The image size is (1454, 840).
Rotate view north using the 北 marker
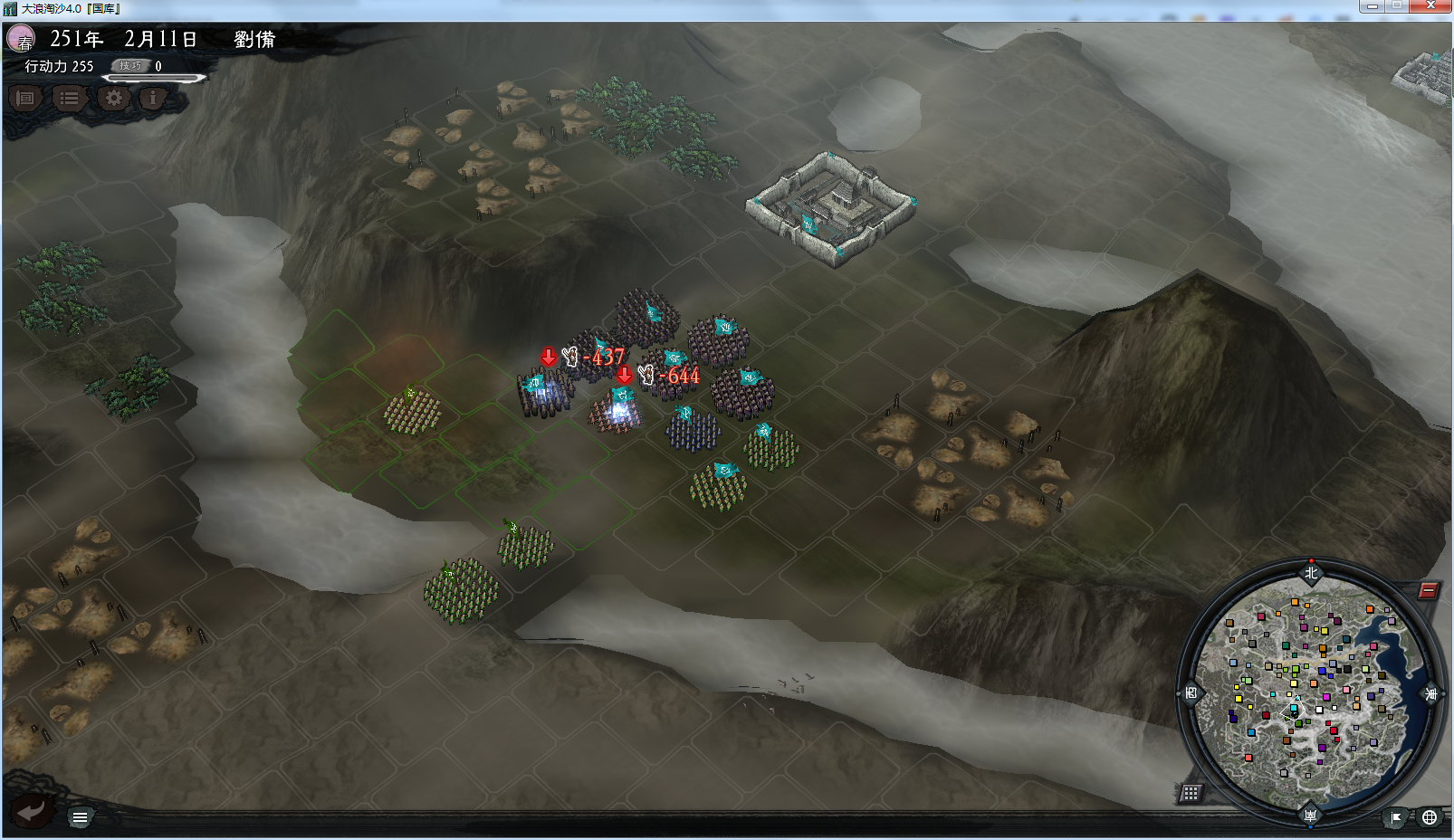coord(1311,572)
